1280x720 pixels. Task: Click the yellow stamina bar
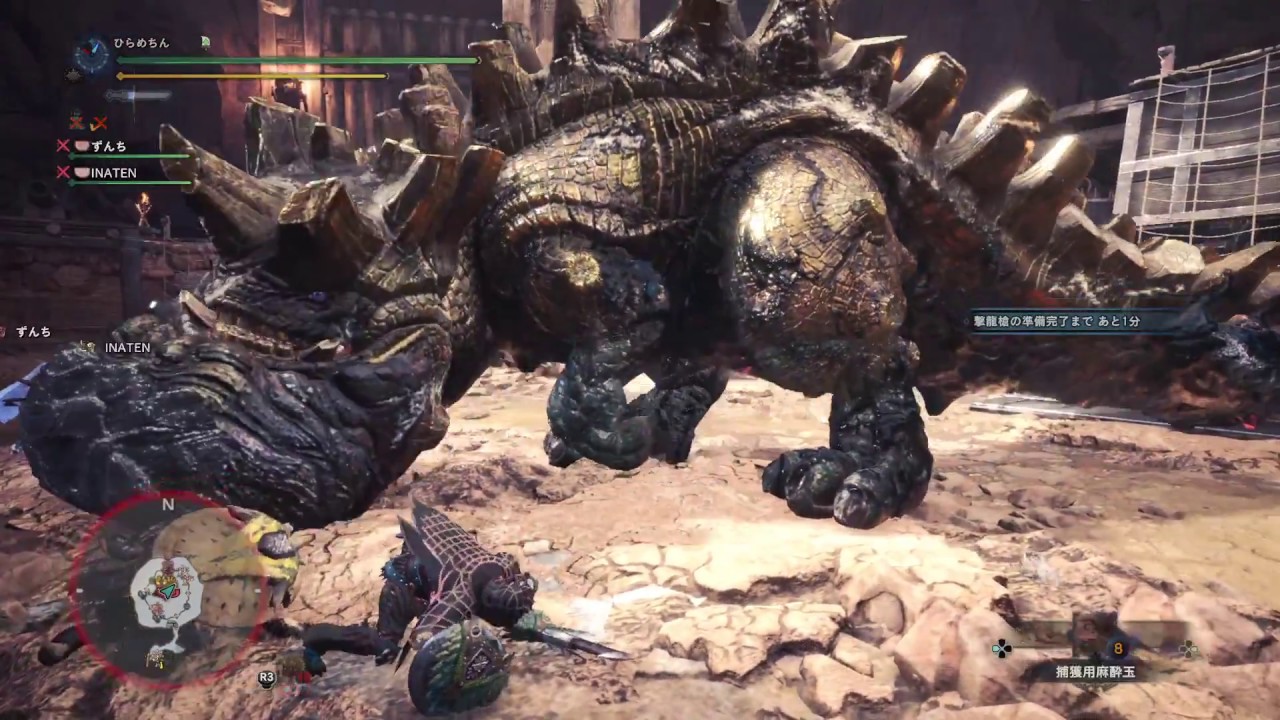[250, 76]
